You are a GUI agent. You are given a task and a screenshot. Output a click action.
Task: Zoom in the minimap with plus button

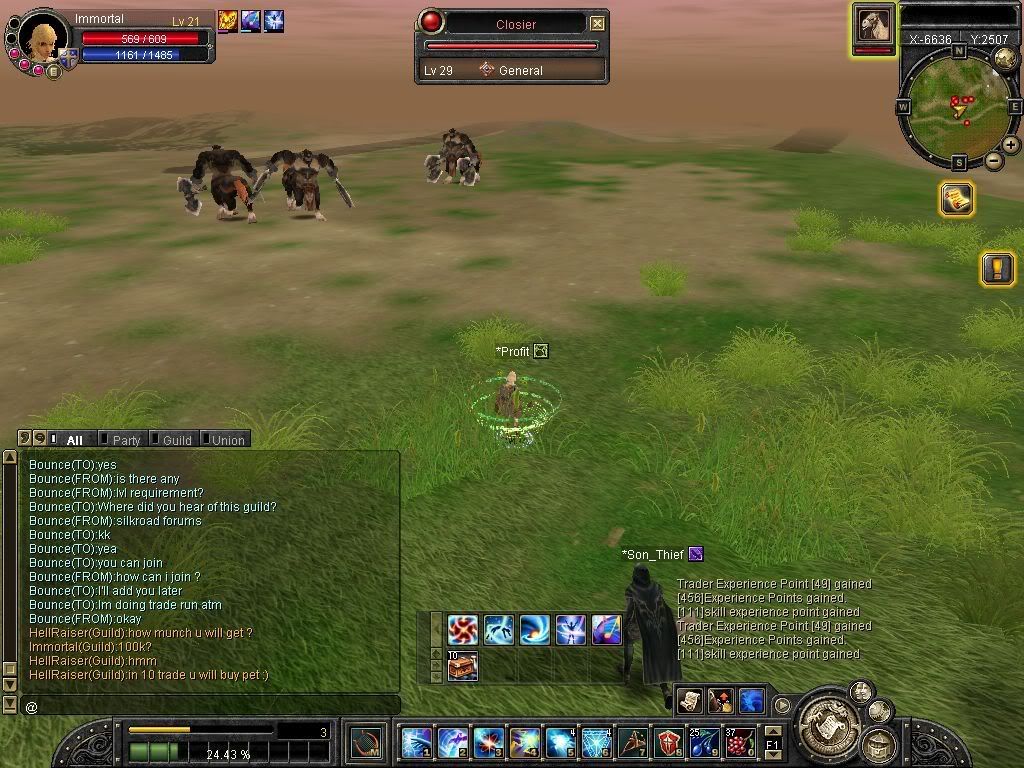1011,145
